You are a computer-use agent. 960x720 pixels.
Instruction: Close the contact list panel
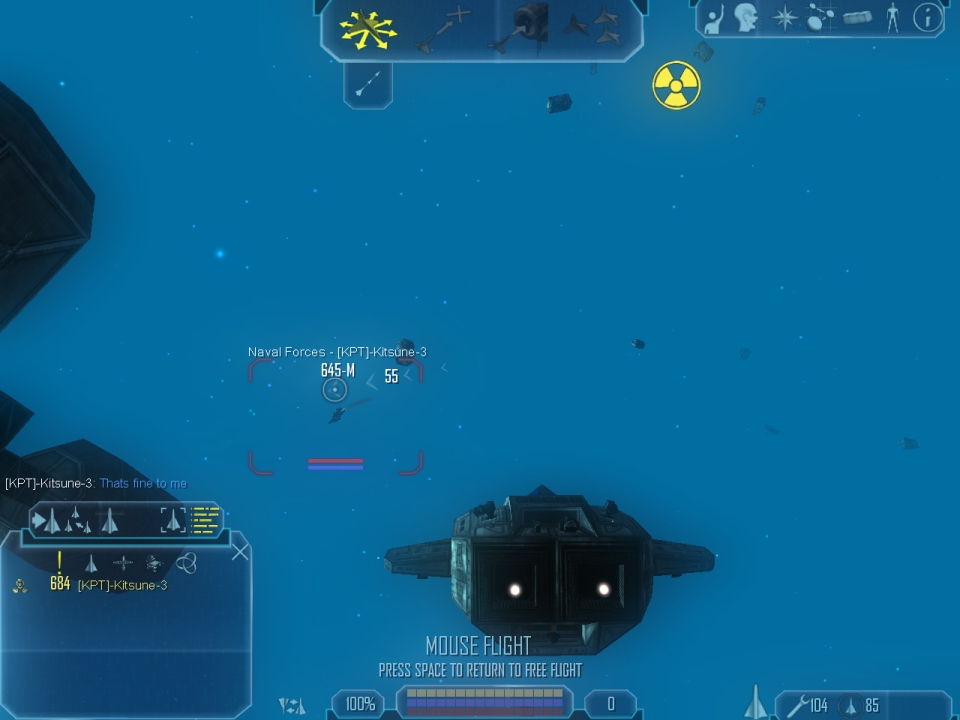(x=240, y=551)
